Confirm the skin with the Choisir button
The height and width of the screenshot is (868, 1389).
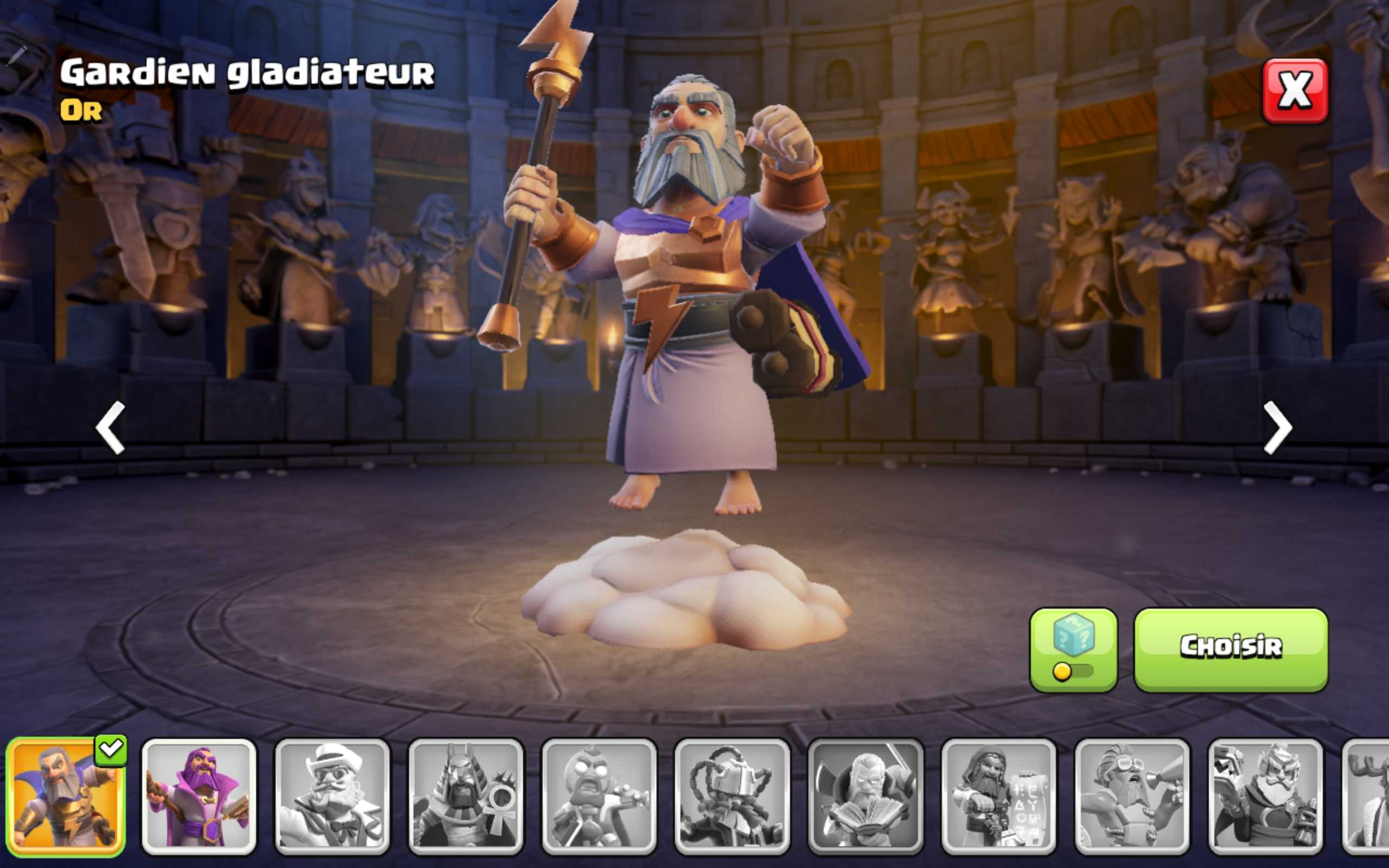pos(1231,650)
